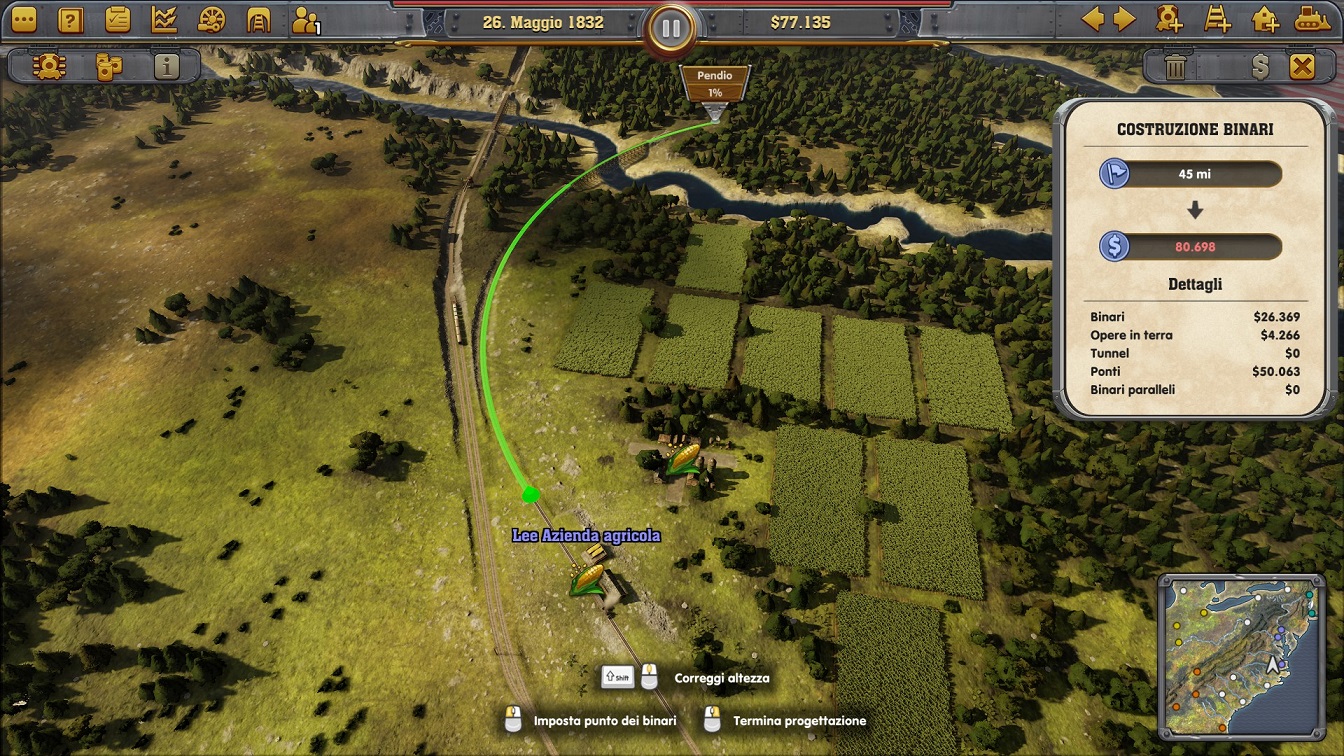
Task: Select the build track tool
Action: point(1217,19)
